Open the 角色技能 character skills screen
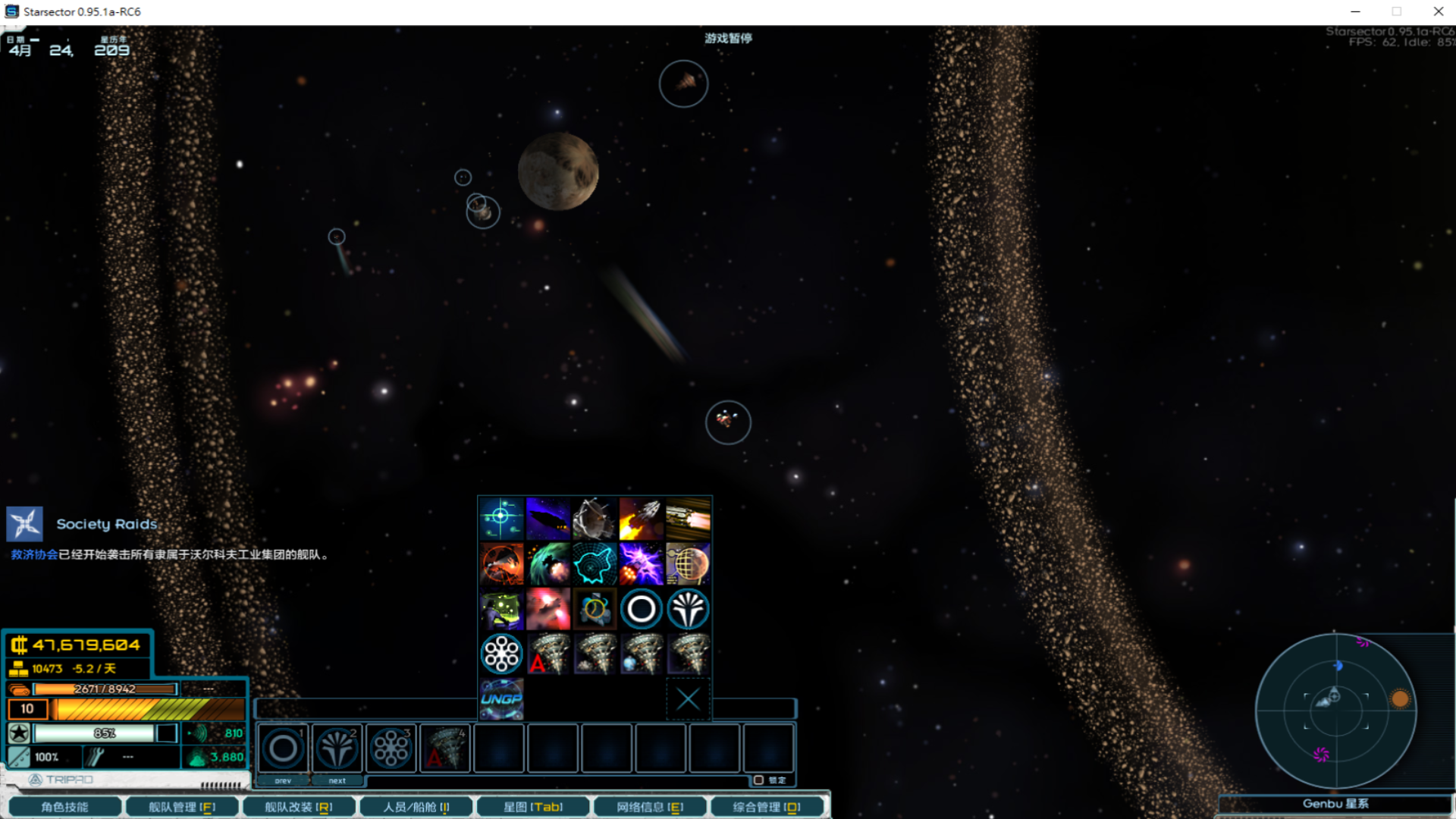This screenshot has height=819, width=1456. point(64,807)
